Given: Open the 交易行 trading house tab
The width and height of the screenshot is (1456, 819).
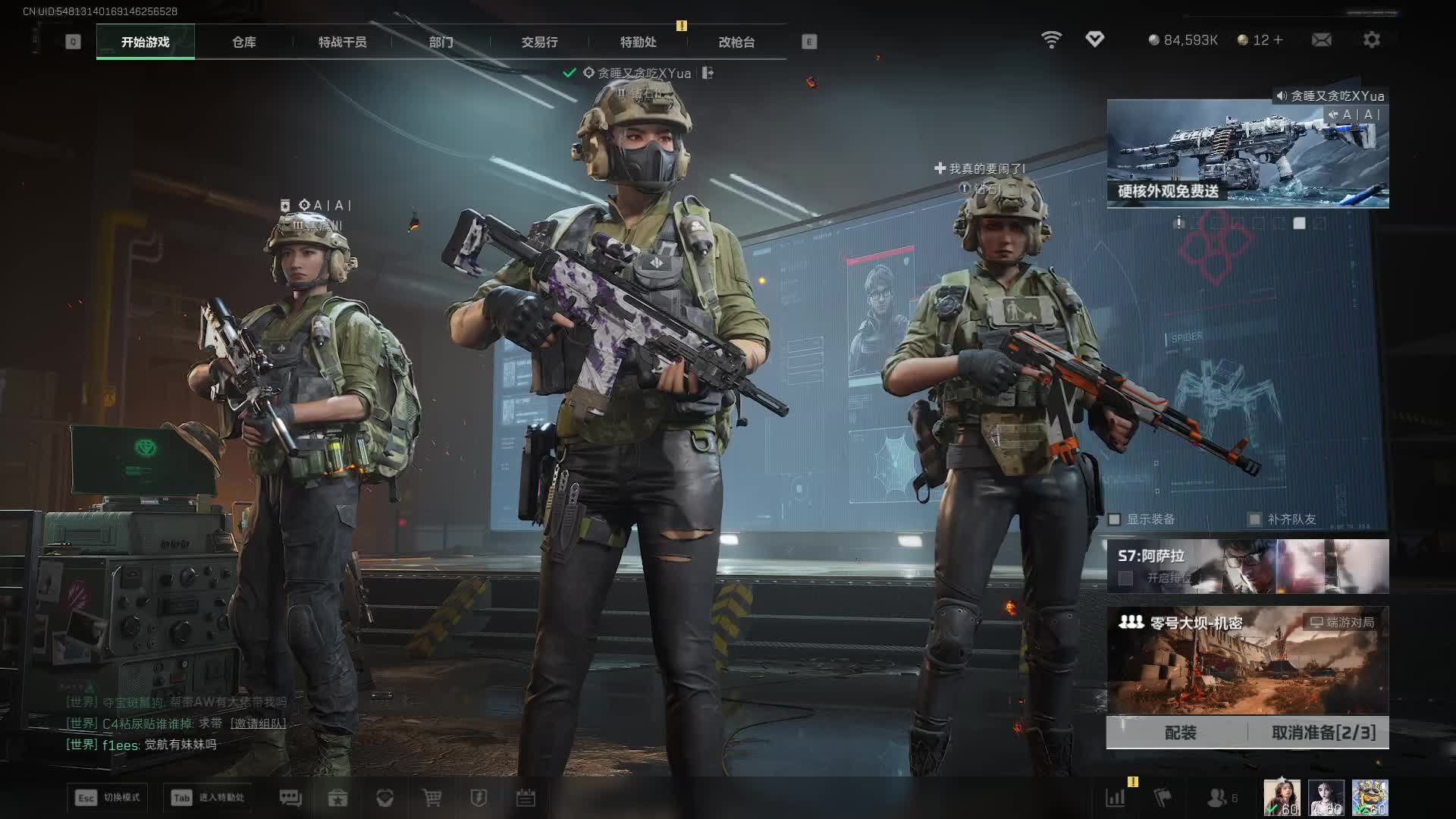Looking at the screenshot, I should tap(539, 42).
